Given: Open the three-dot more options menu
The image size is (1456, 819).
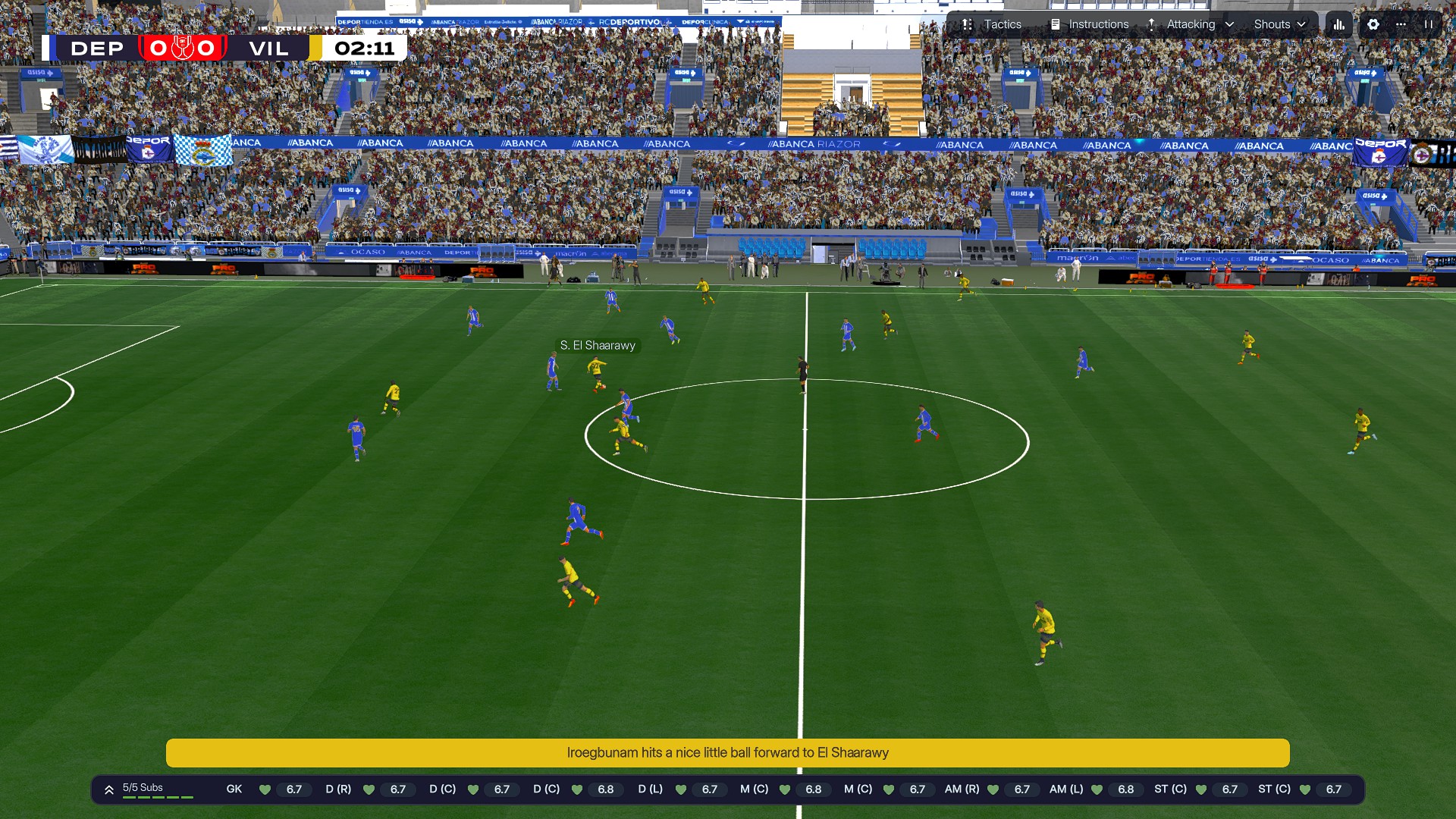Looking at the screenshot, I should click(x=1401, y=24).
